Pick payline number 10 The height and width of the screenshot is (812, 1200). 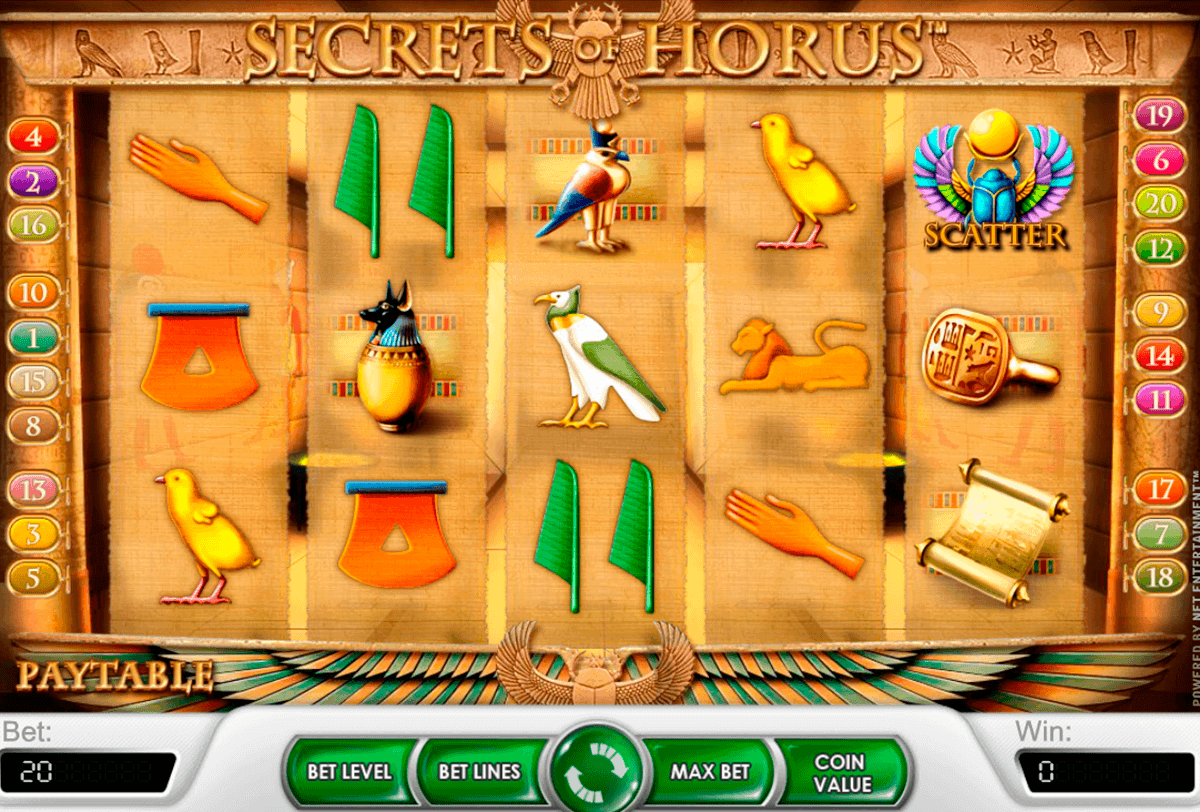click(34, 293)
